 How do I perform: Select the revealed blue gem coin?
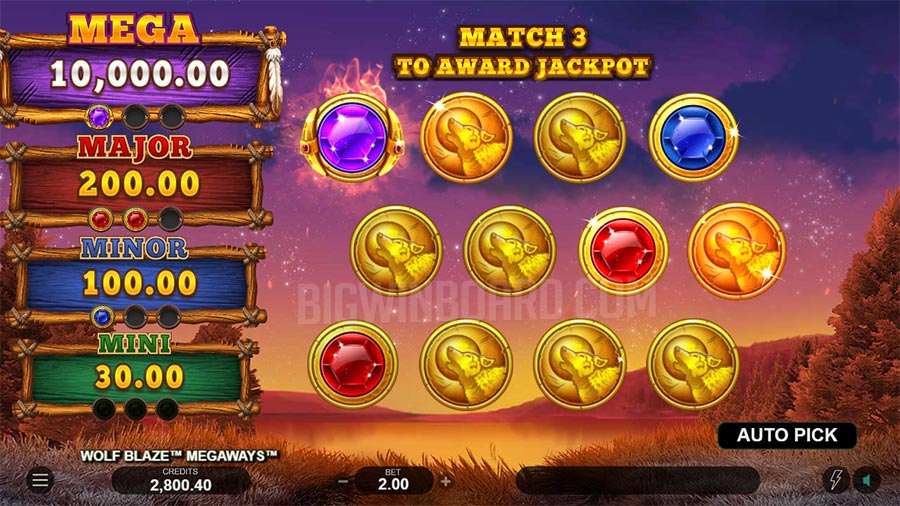point(693,137)
